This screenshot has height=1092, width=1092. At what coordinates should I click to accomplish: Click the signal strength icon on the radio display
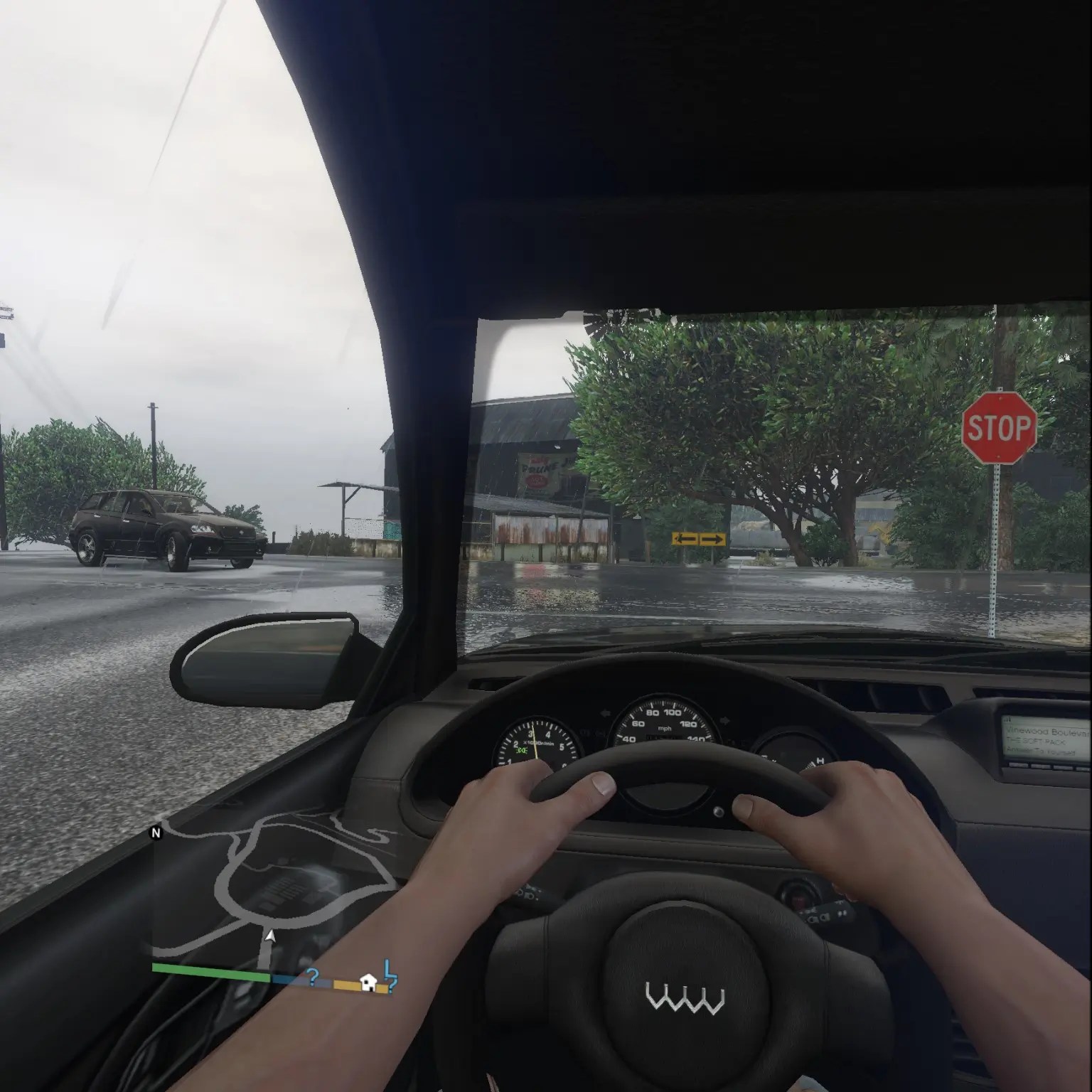click(x=1007, y=720)
